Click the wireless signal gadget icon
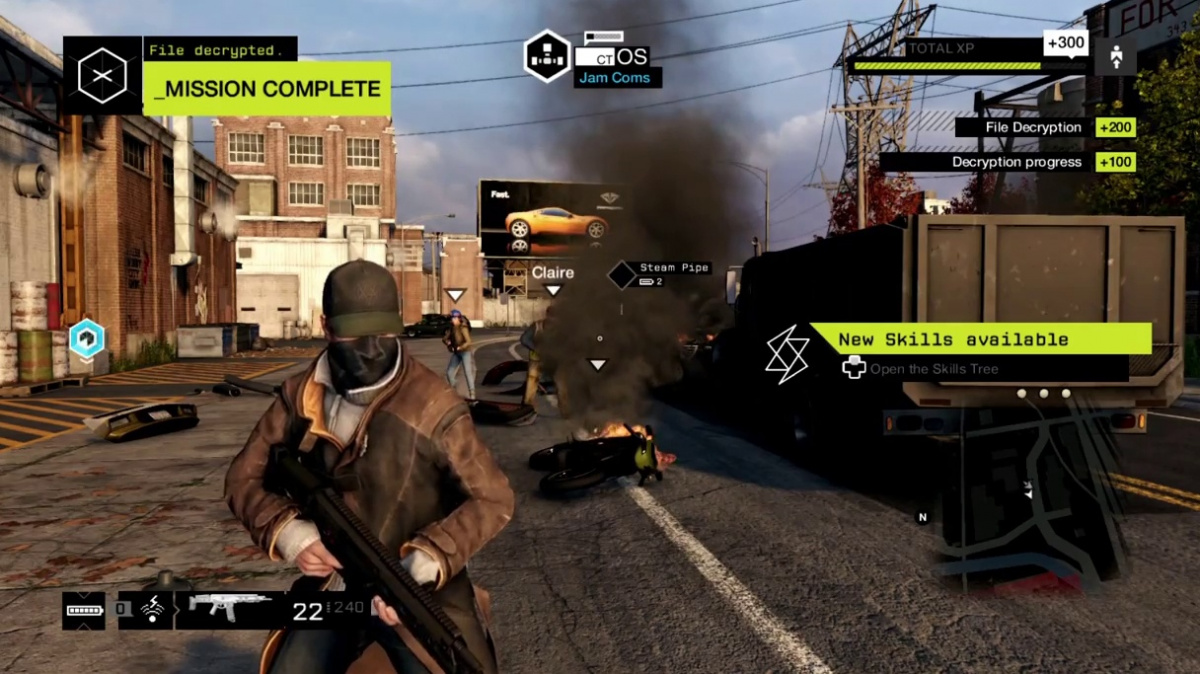 tap(154, 609)
